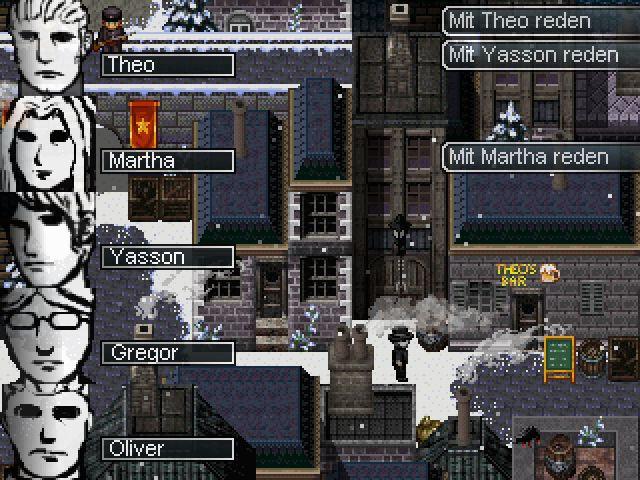Pick the "Mit Martha reden" option
Image resolution: width=640 pixels, height=480 pixels.
[540, 157]
